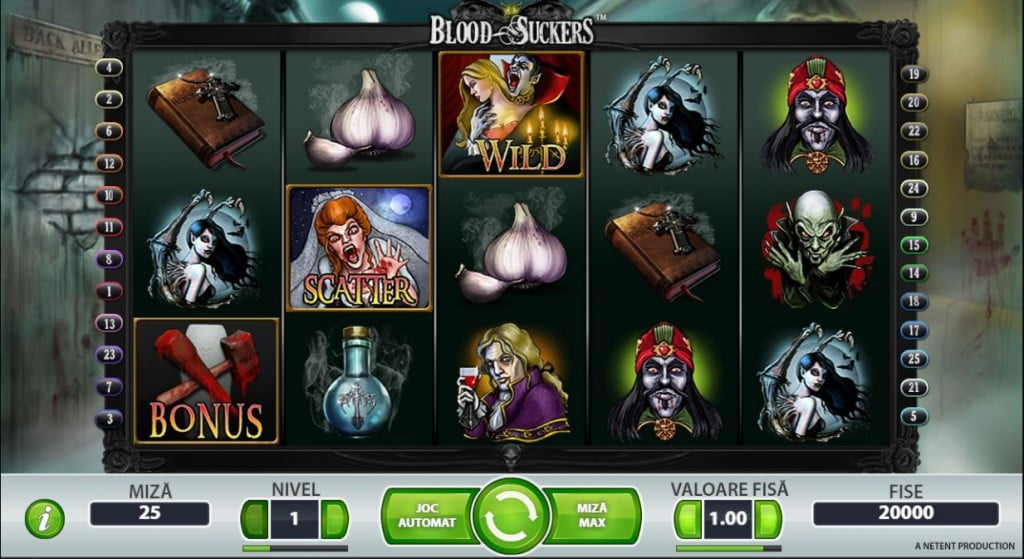Increase the Nivel bet level
The height and width of the screenshot is (559, 1024).
[x=335, y=519]
